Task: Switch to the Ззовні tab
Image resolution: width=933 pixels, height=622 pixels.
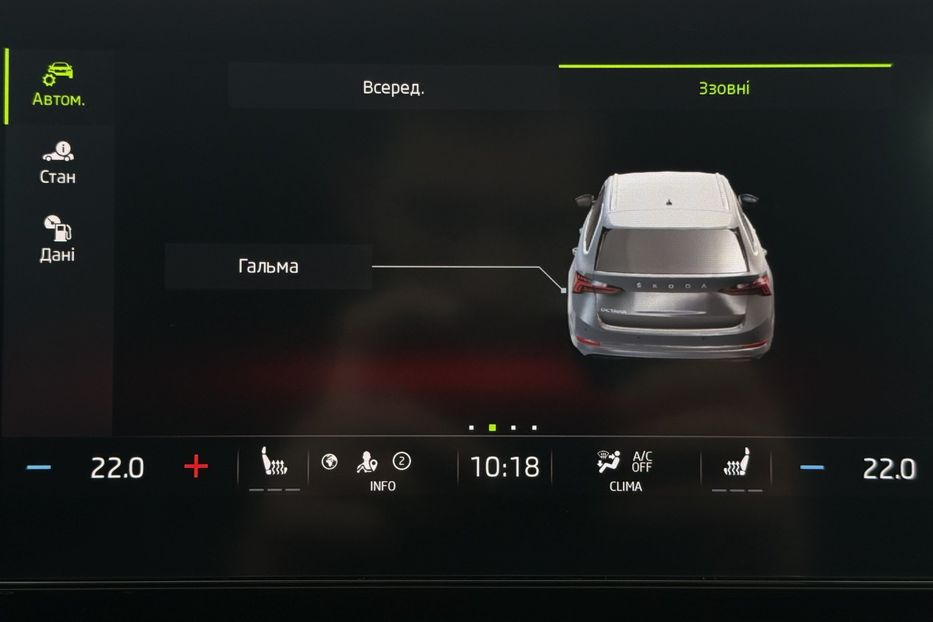Action: (724, 88)
